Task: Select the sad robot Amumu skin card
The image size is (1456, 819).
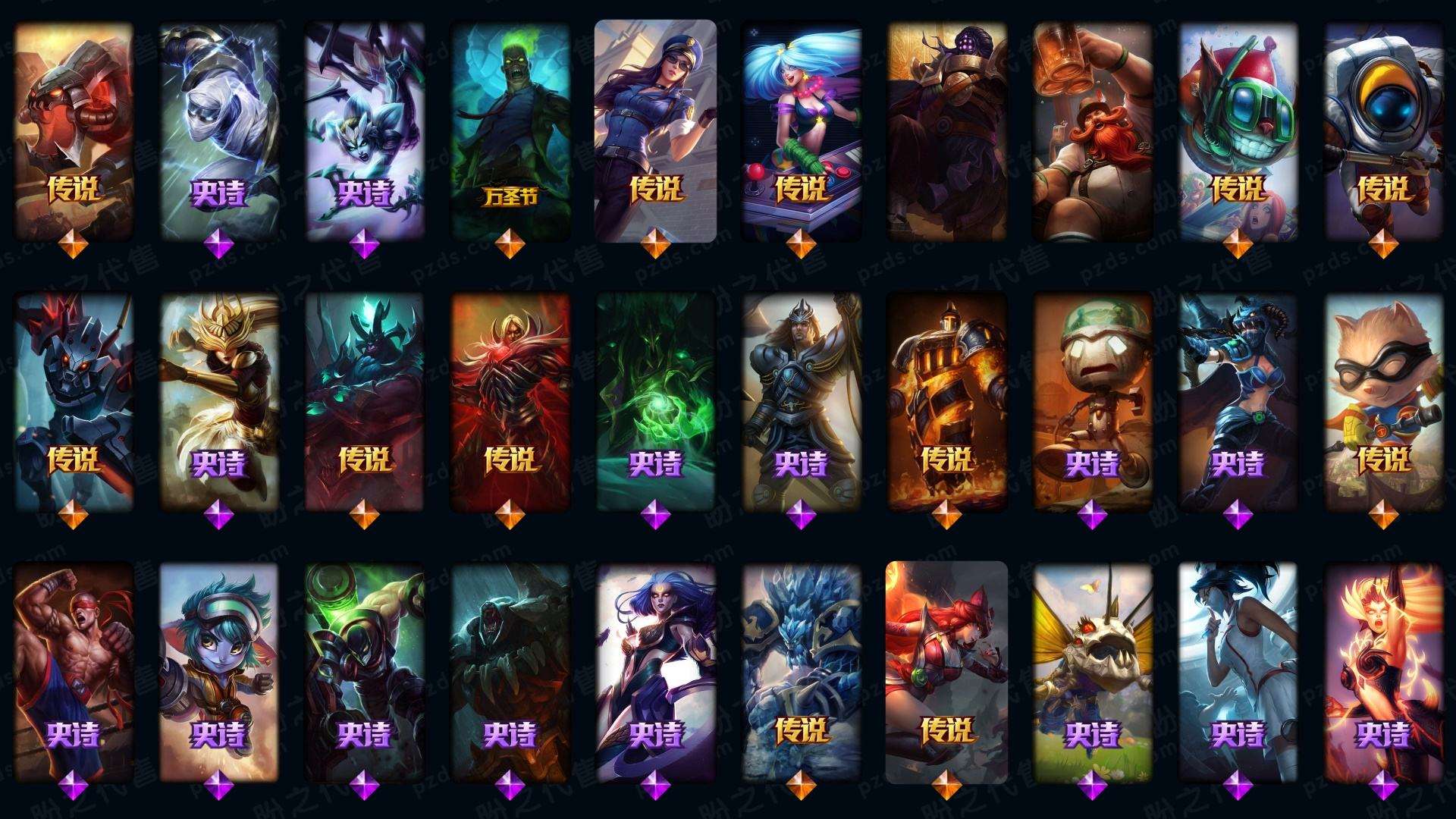Action: (1093, 402)
